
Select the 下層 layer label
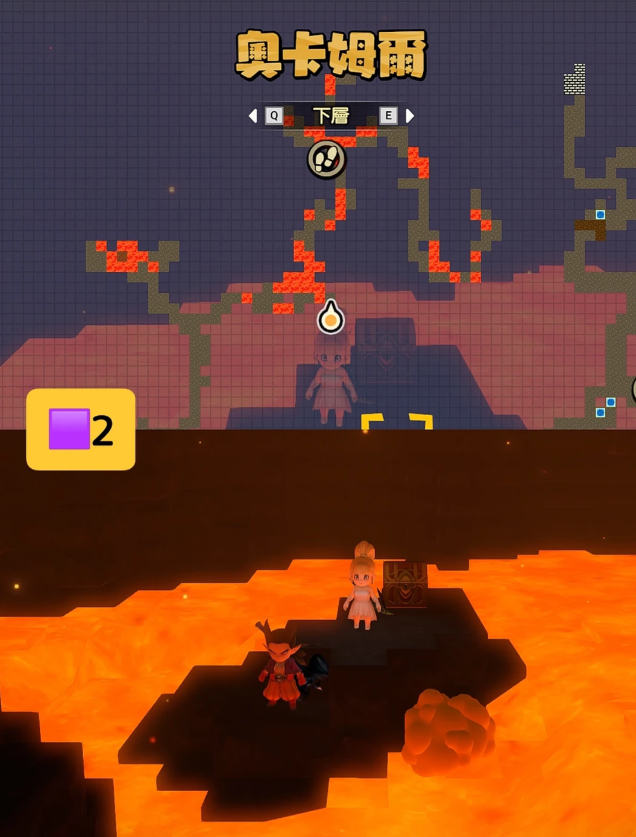[331, 116]
